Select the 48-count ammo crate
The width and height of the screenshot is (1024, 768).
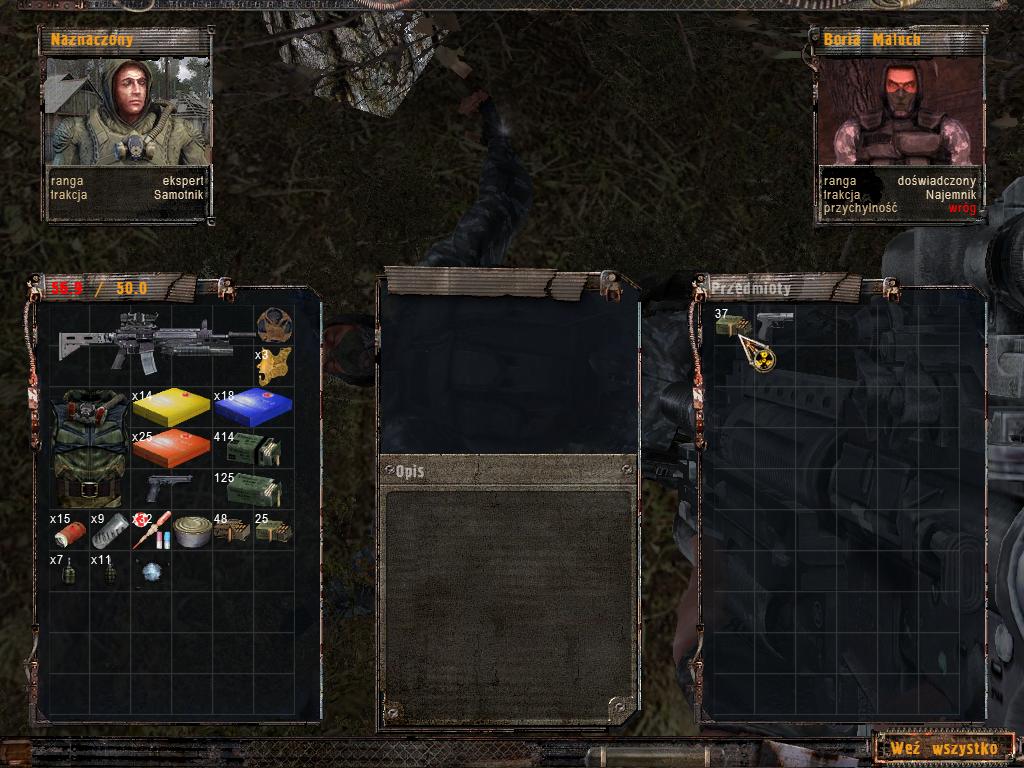pos(232,531)
